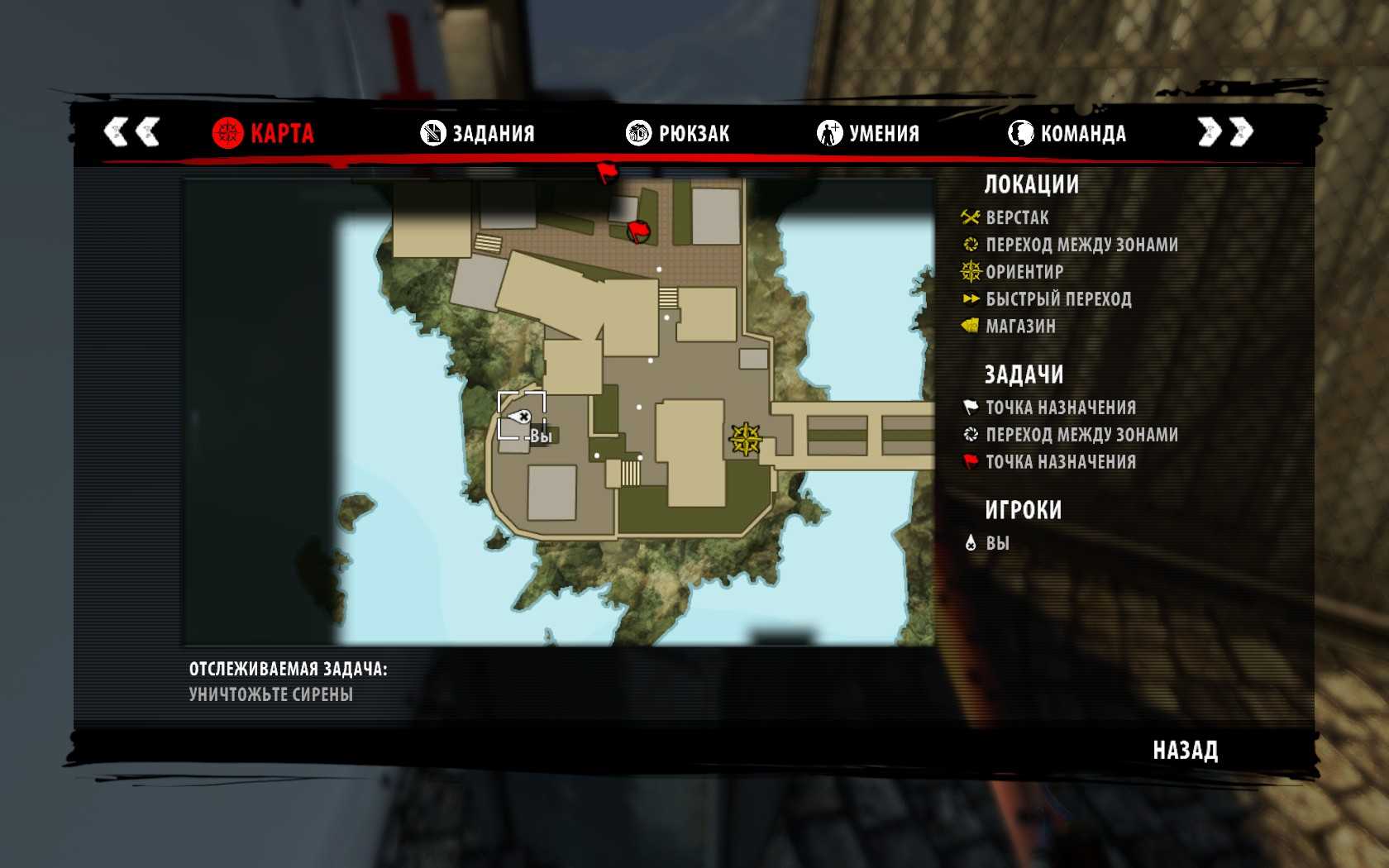Select the yellow landmark compass marker on map

pyautogui.click(x=745, y=439)
